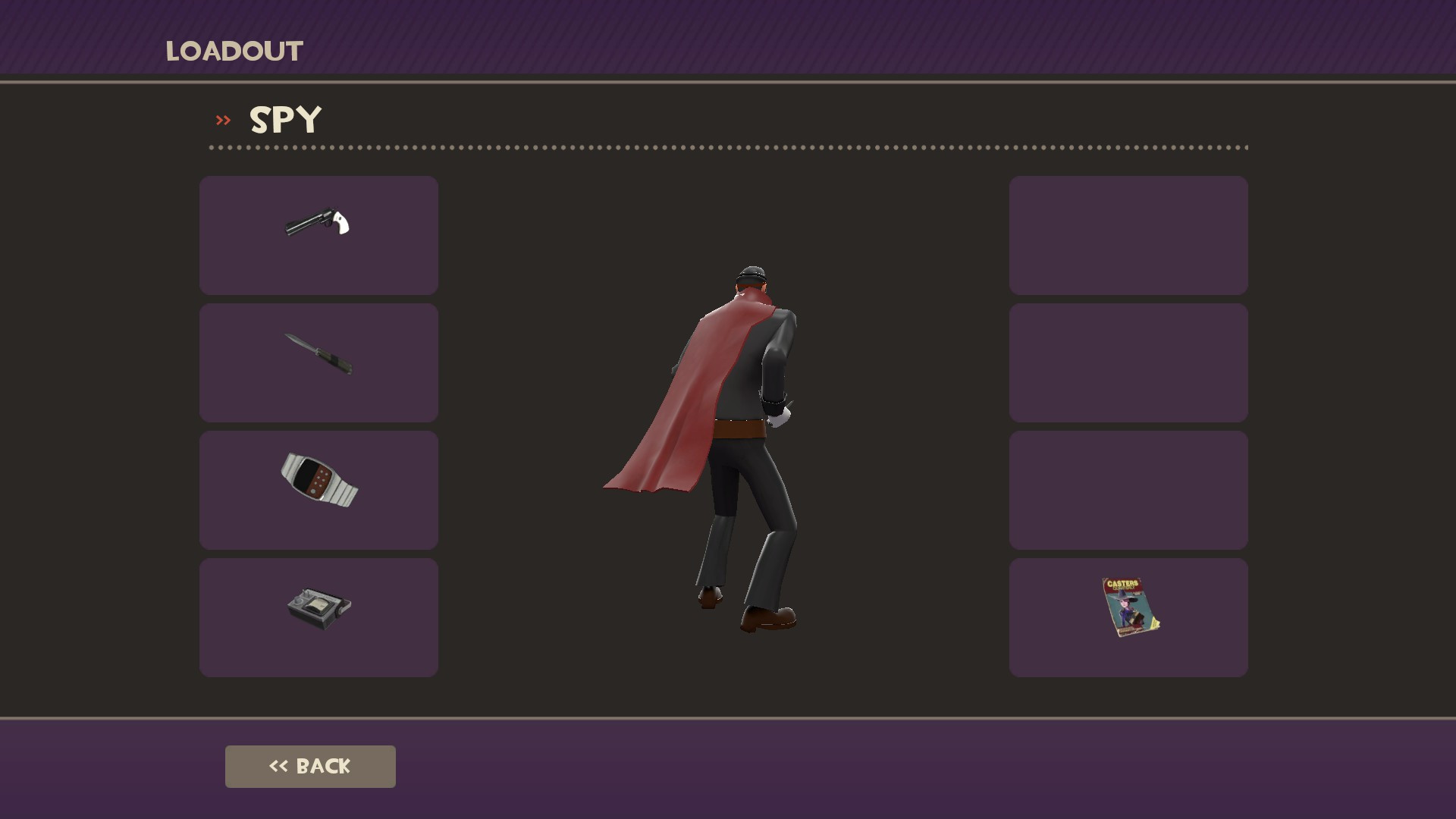The height and width of the screenshot is (819, 1456).
Task: Click the SPY class title
Action: [285, 119]
